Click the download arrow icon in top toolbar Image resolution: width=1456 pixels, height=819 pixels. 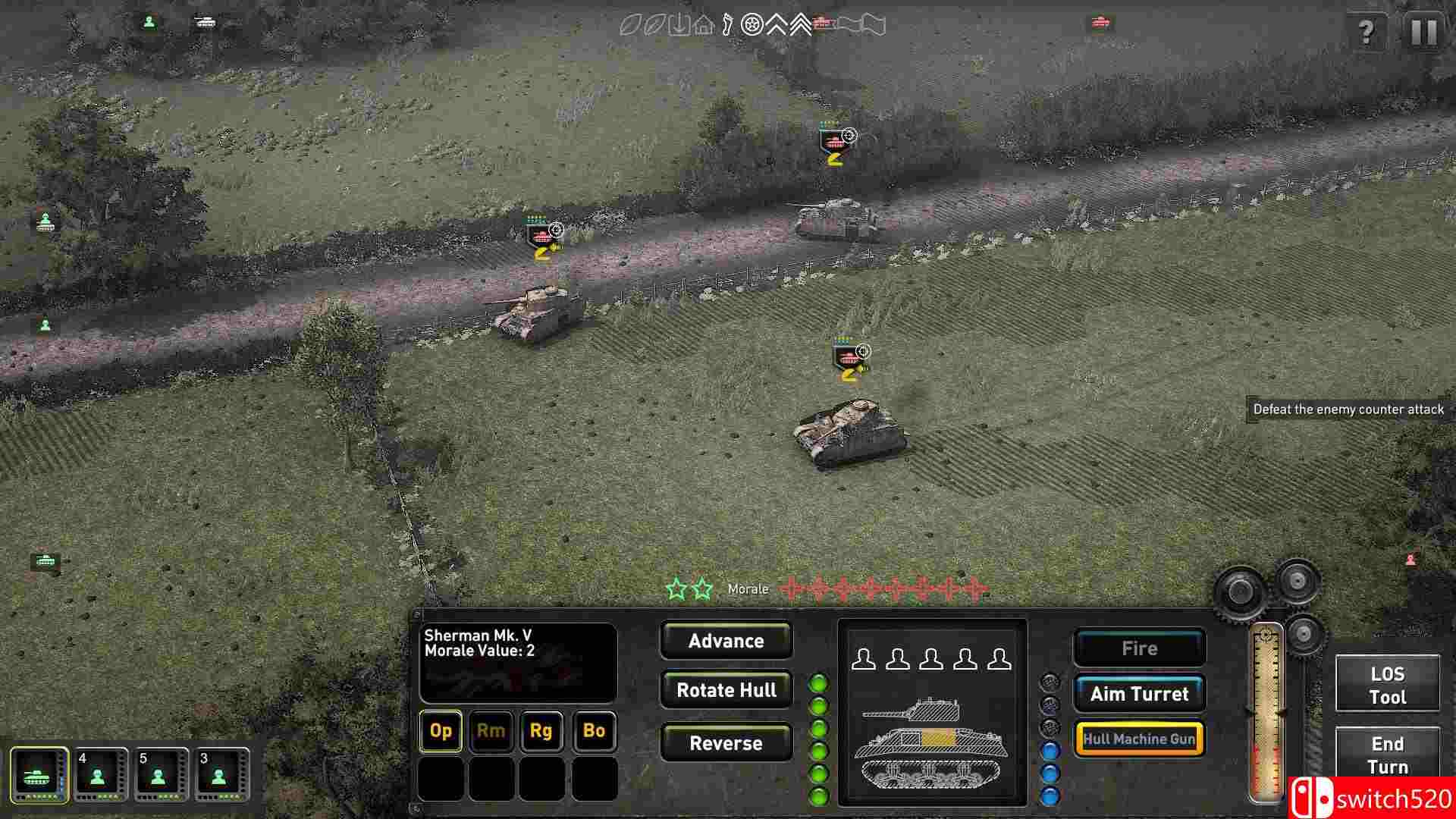click(680, 24)
